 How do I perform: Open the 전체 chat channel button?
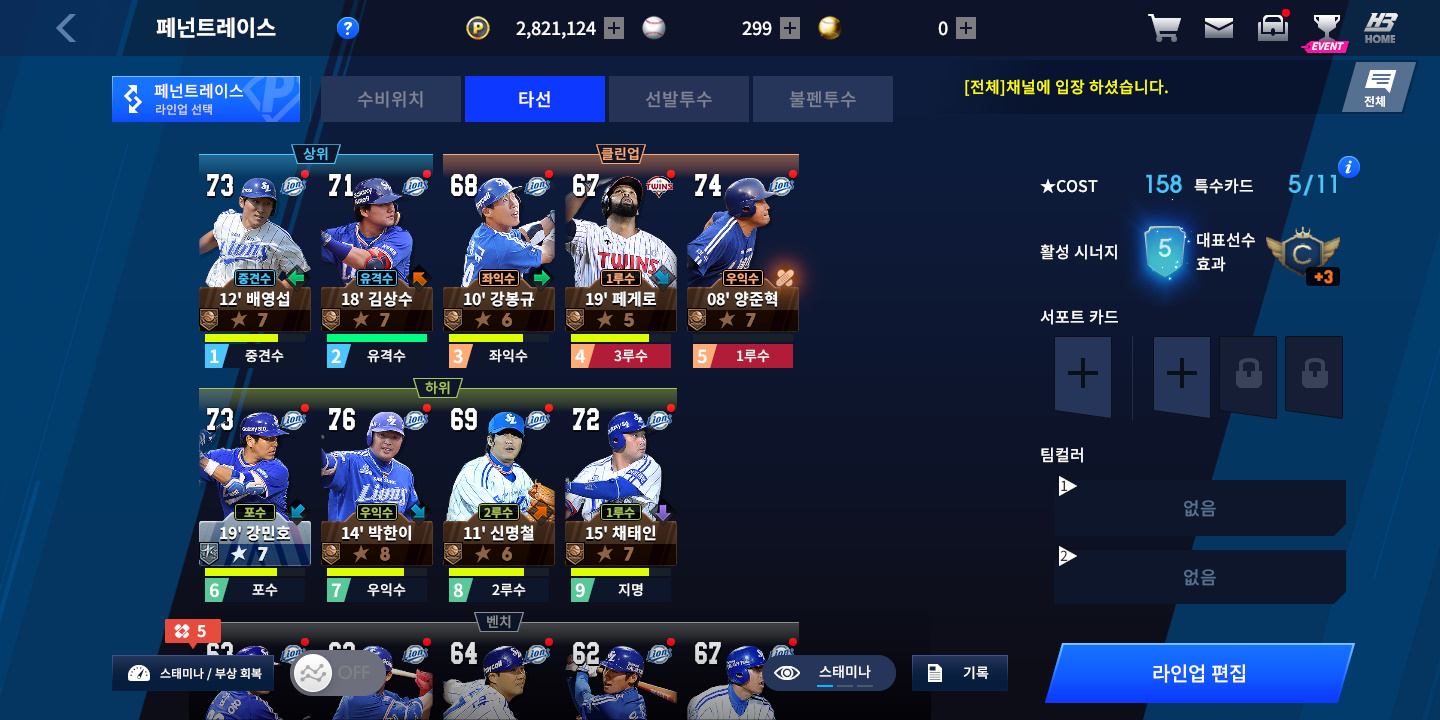tap(1378, 88)
